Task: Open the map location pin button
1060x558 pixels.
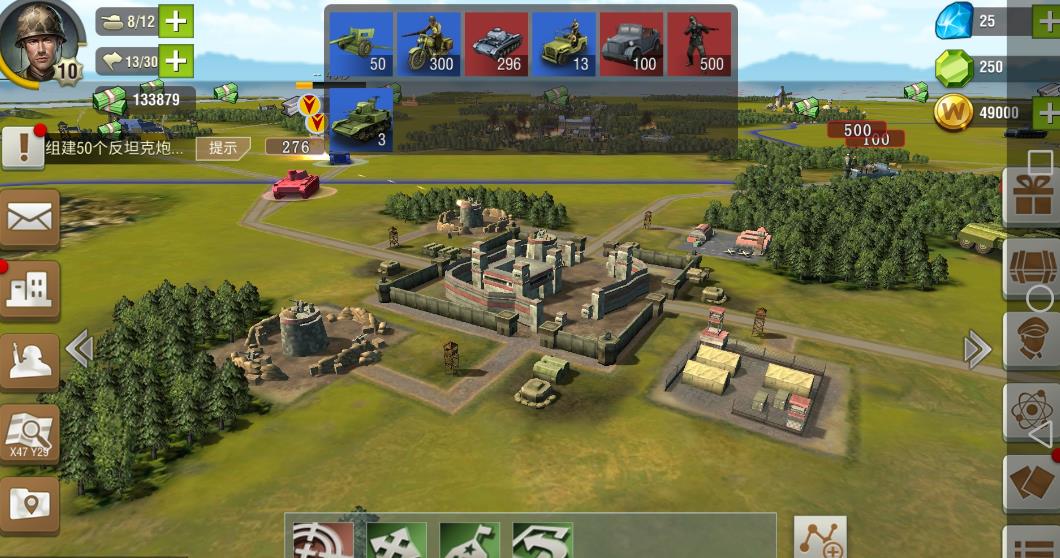Action: point(29,505)
